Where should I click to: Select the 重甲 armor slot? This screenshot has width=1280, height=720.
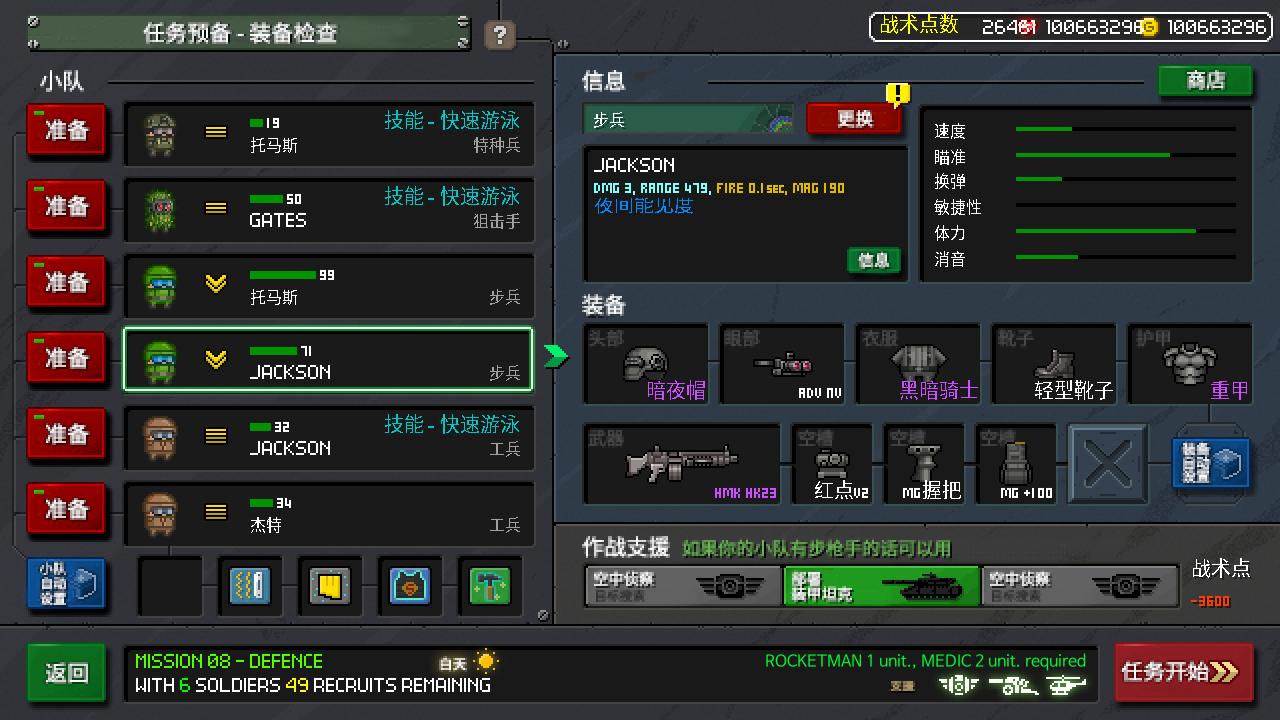tap(1189, 365)
